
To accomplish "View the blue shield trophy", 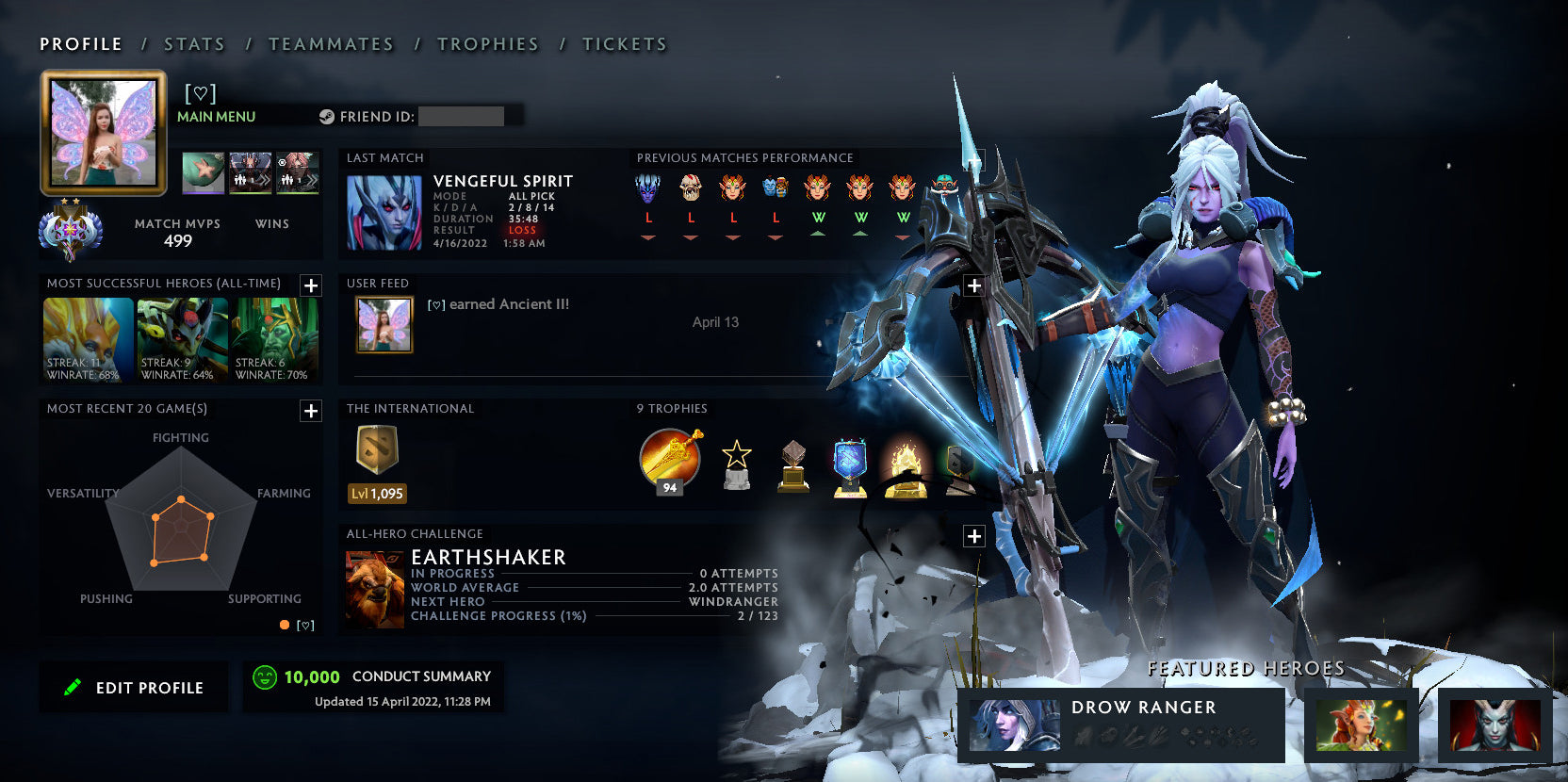I will click(849, 464).
